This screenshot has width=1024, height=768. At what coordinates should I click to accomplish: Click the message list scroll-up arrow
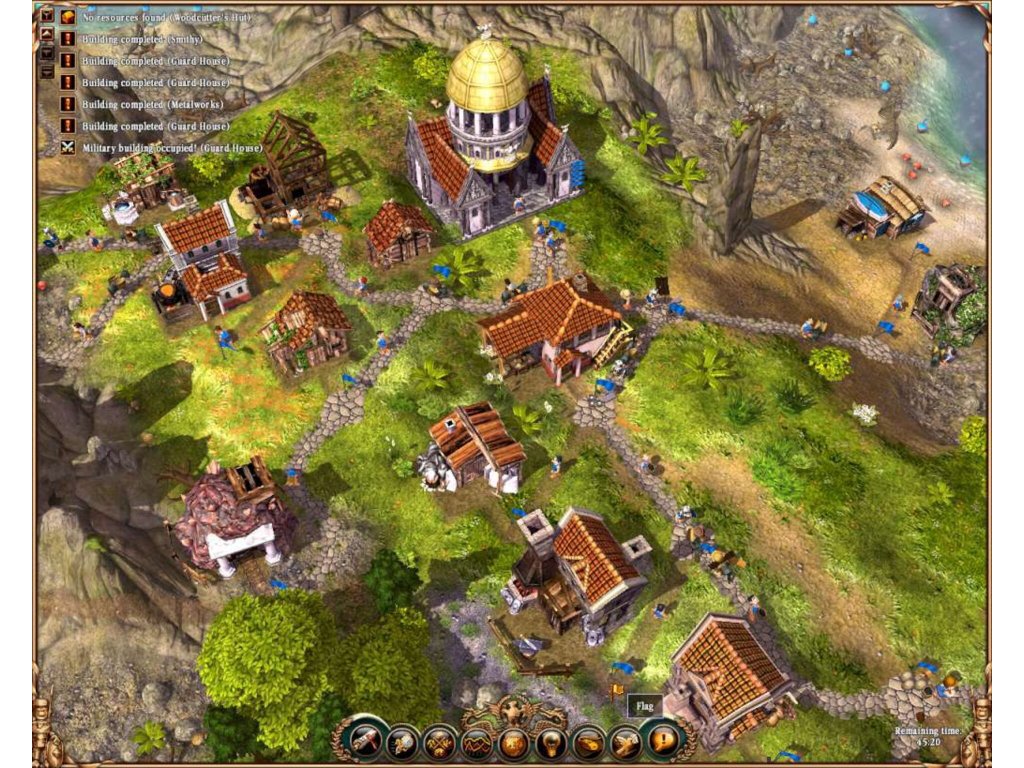coord(46,34)
